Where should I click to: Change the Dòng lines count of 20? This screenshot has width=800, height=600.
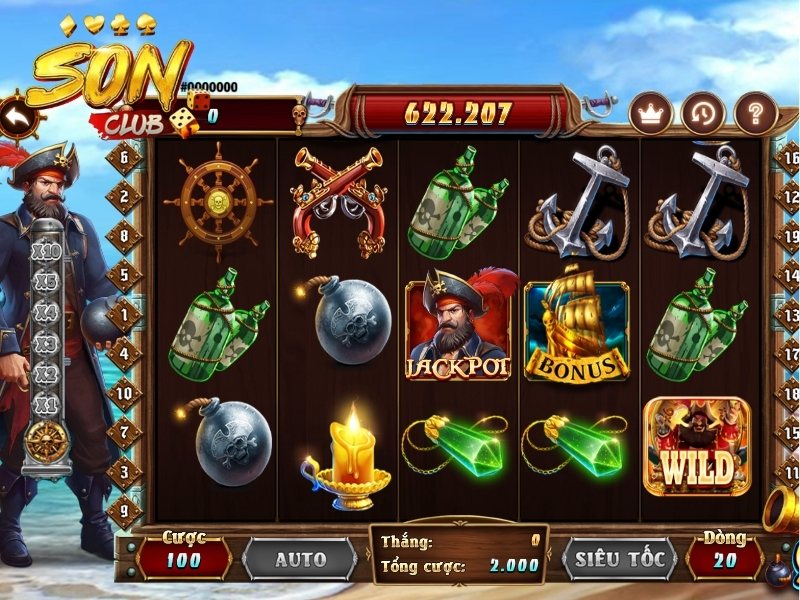pyautogui.click(x=725, y=560)
